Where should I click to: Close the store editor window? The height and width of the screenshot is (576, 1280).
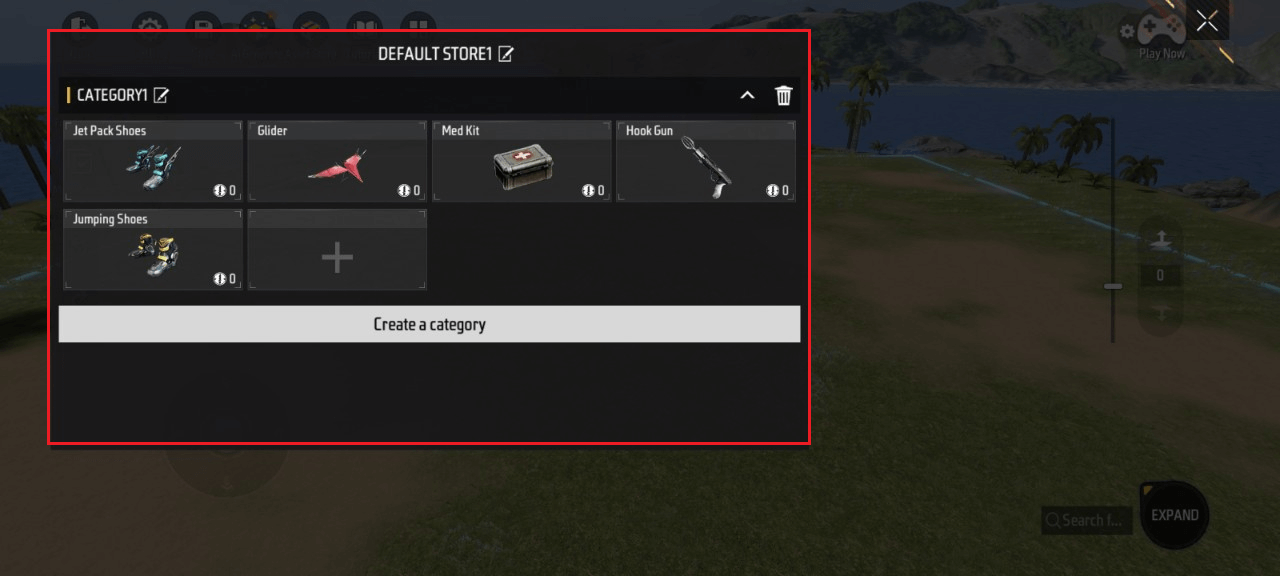click(x=1207, y=21)
